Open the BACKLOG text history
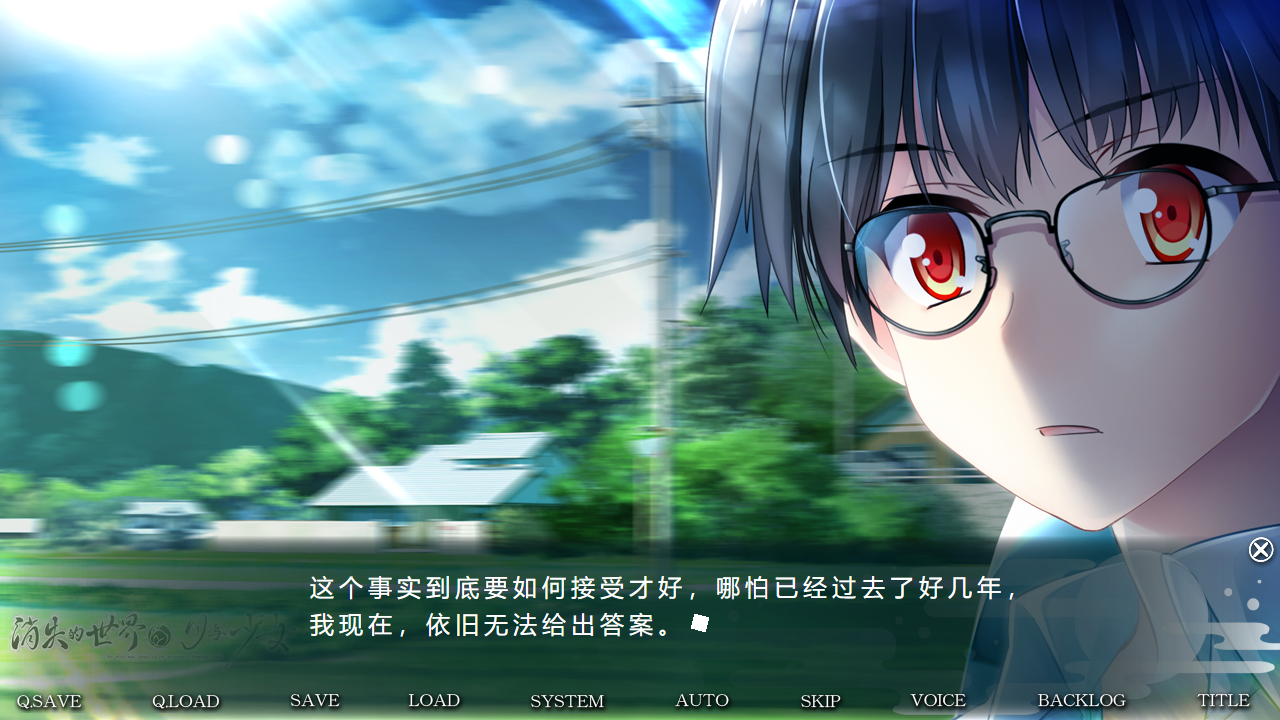Screen dimensions: 1280x720 click(x=1081, y=701)
